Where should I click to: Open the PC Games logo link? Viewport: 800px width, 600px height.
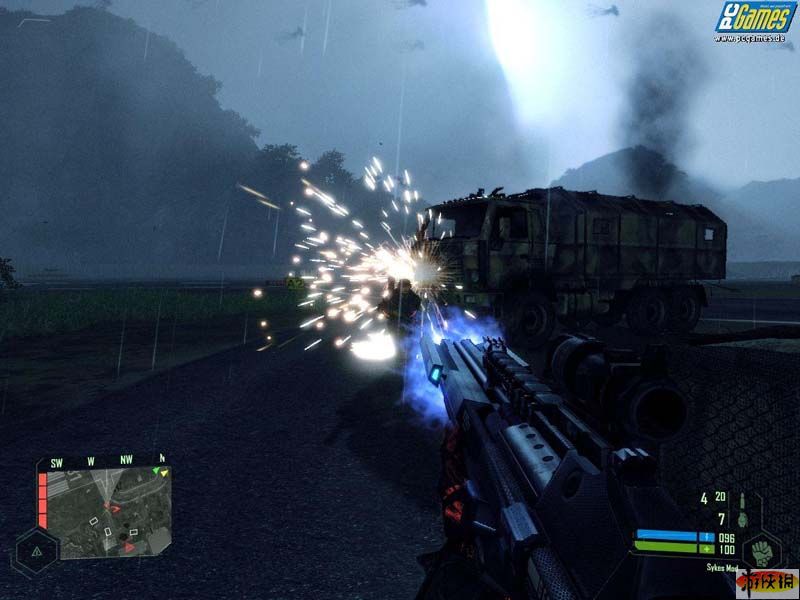(755, 19)
